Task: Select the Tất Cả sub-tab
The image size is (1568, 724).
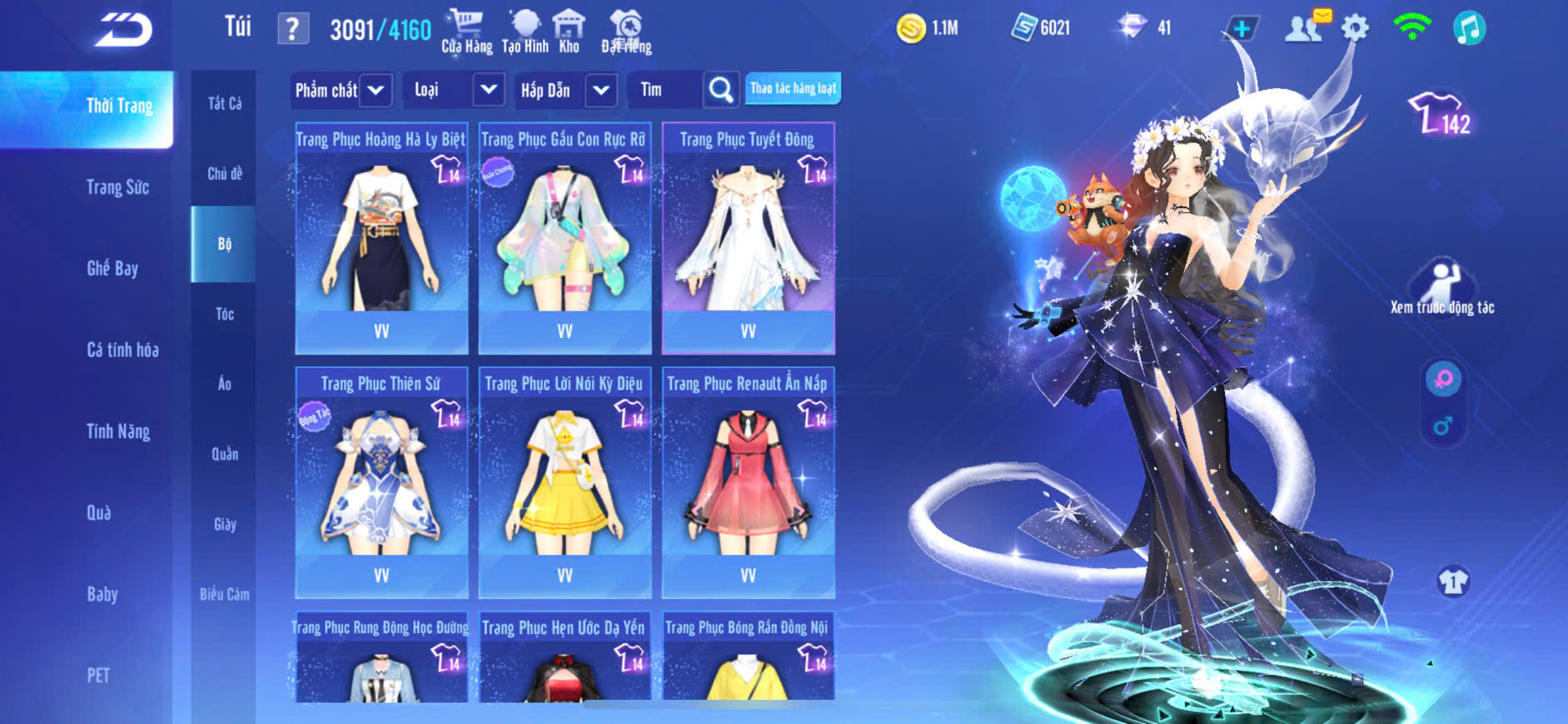Action: point(225,103)
